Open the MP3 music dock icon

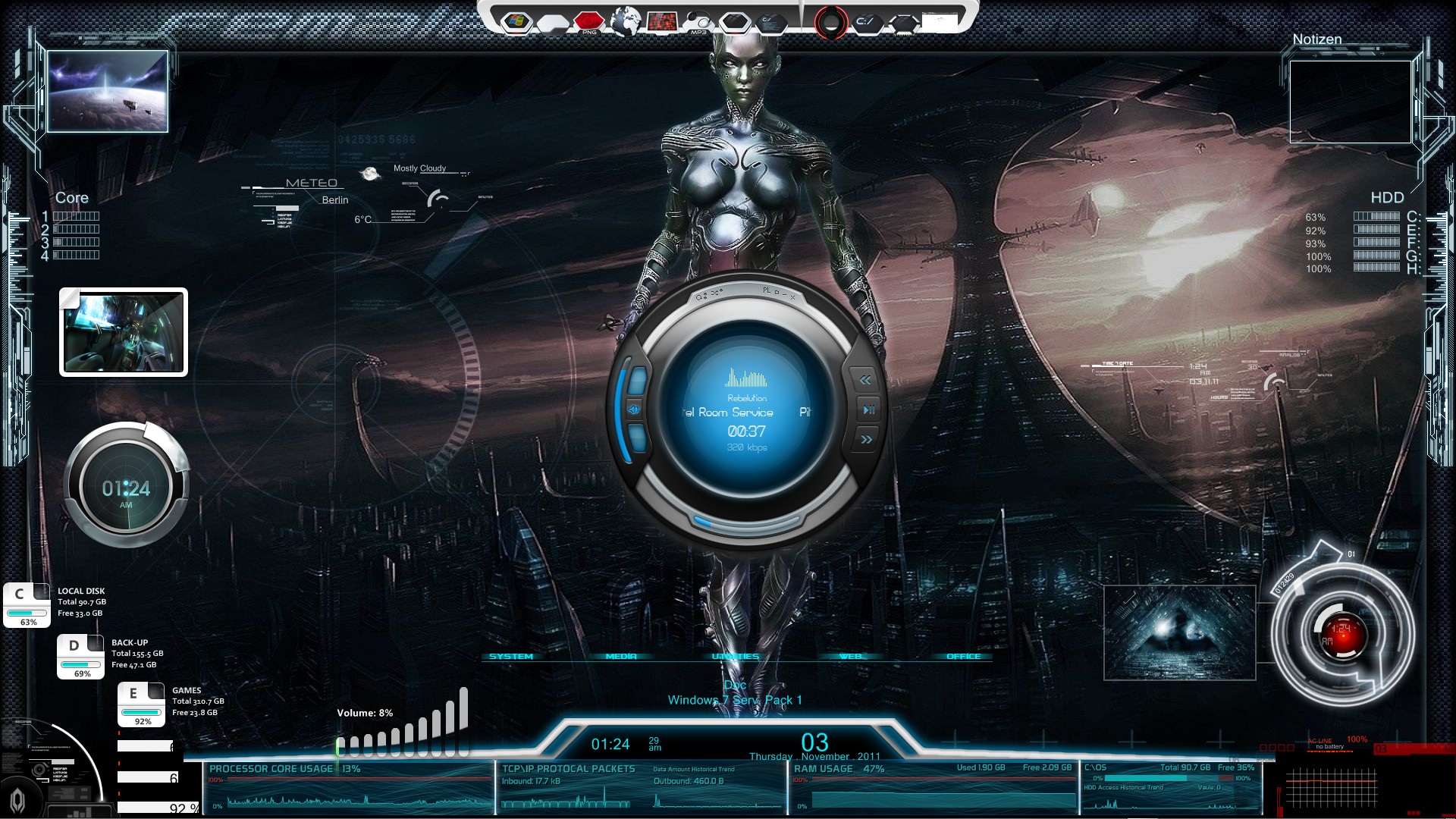(698, 21)
